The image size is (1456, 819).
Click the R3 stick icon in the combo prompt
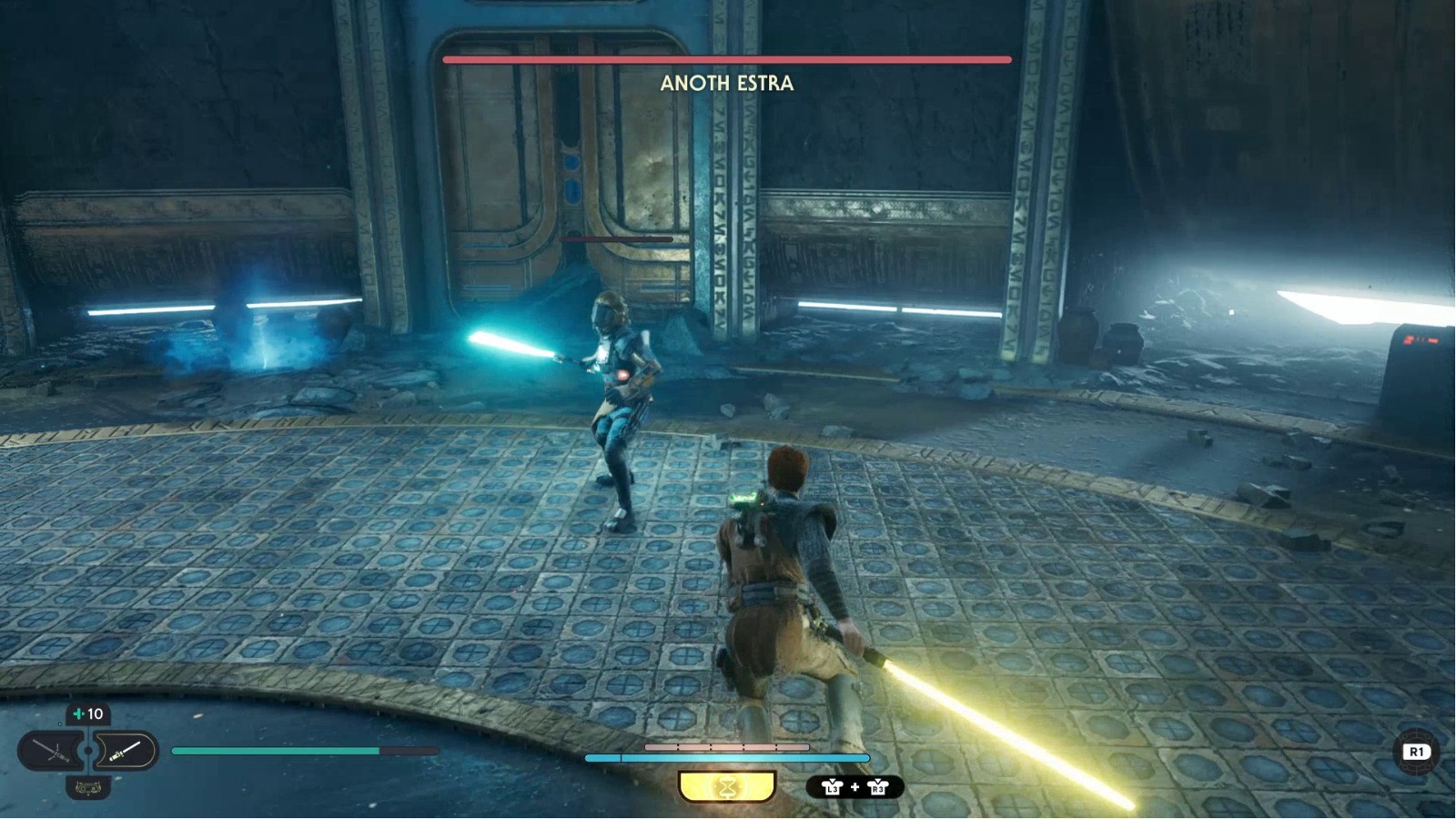tap(877, 787)
